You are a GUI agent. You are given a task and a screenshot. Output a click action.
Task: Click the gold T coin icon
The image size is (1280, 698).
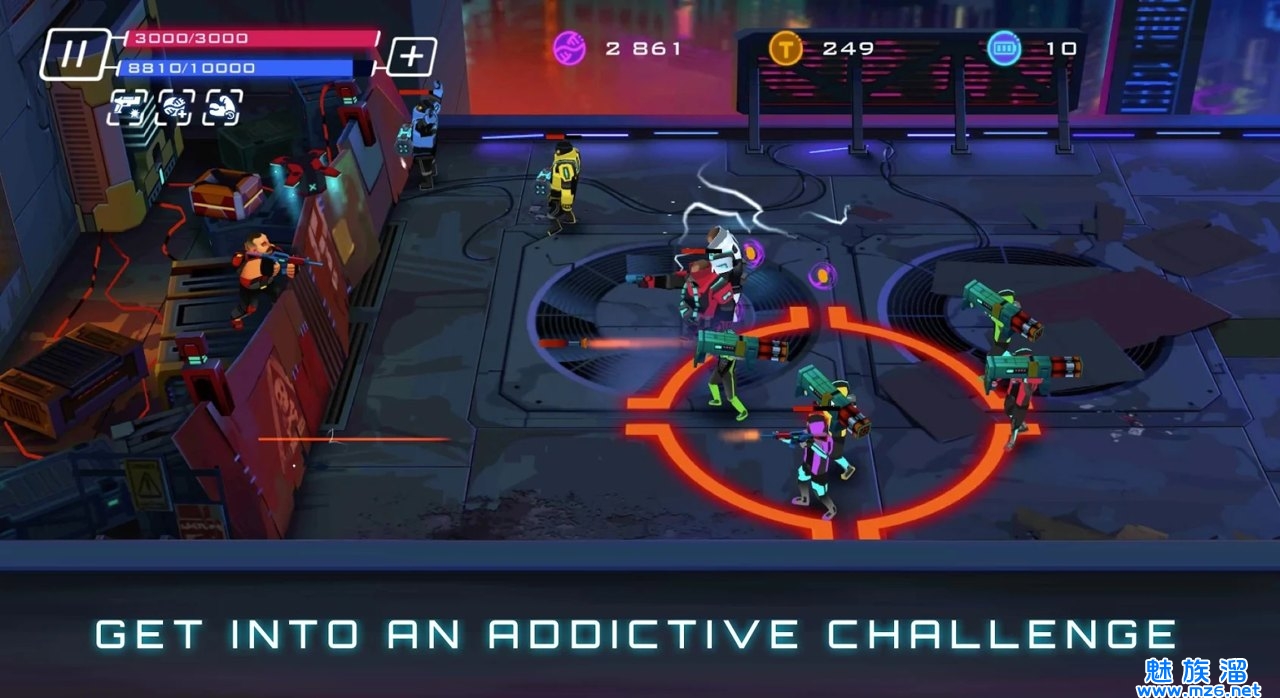pyautogui.click(x=786, y=48)
